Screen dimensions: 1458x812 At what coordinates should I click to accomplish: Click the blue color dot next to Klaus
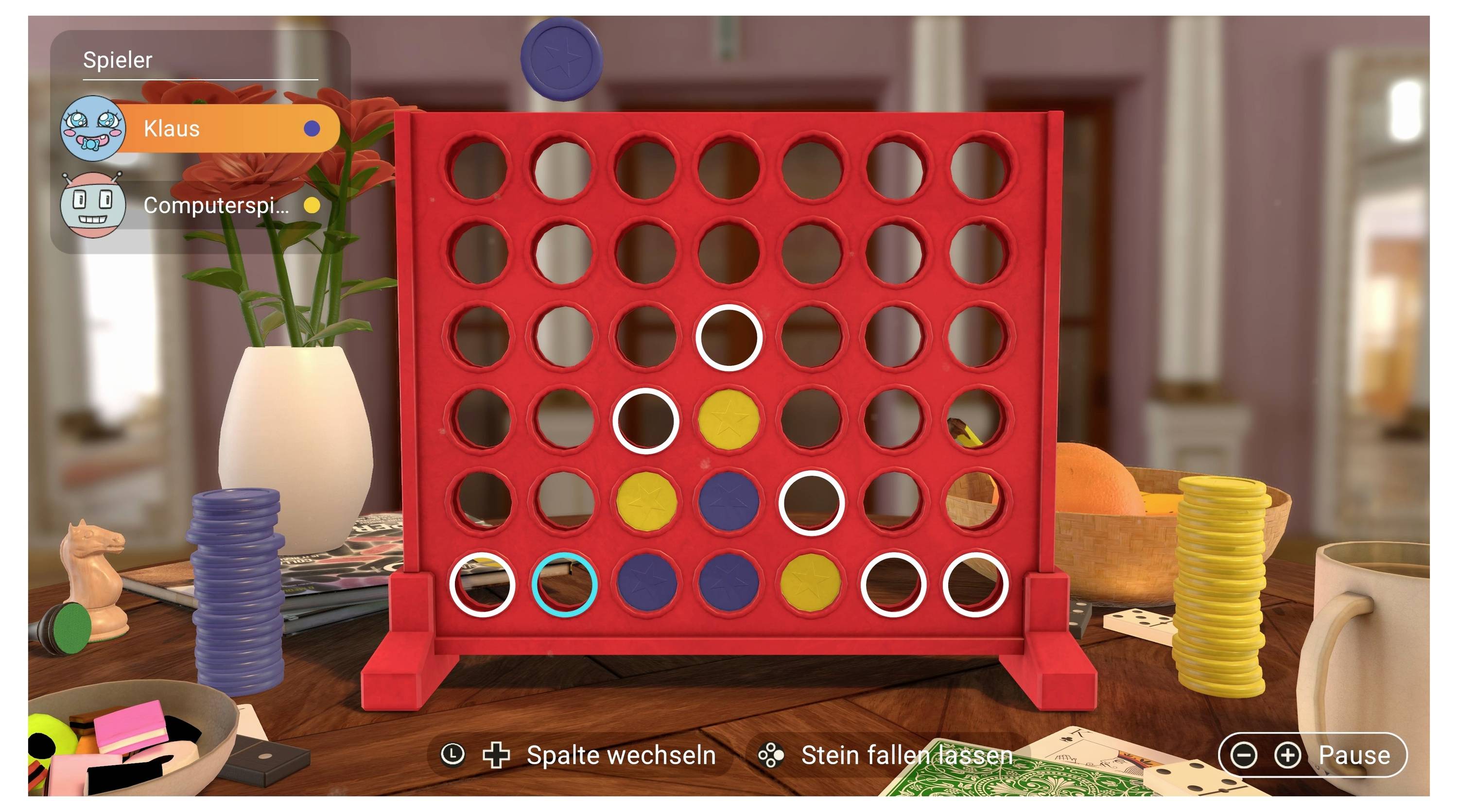click(x=309, y=129)
